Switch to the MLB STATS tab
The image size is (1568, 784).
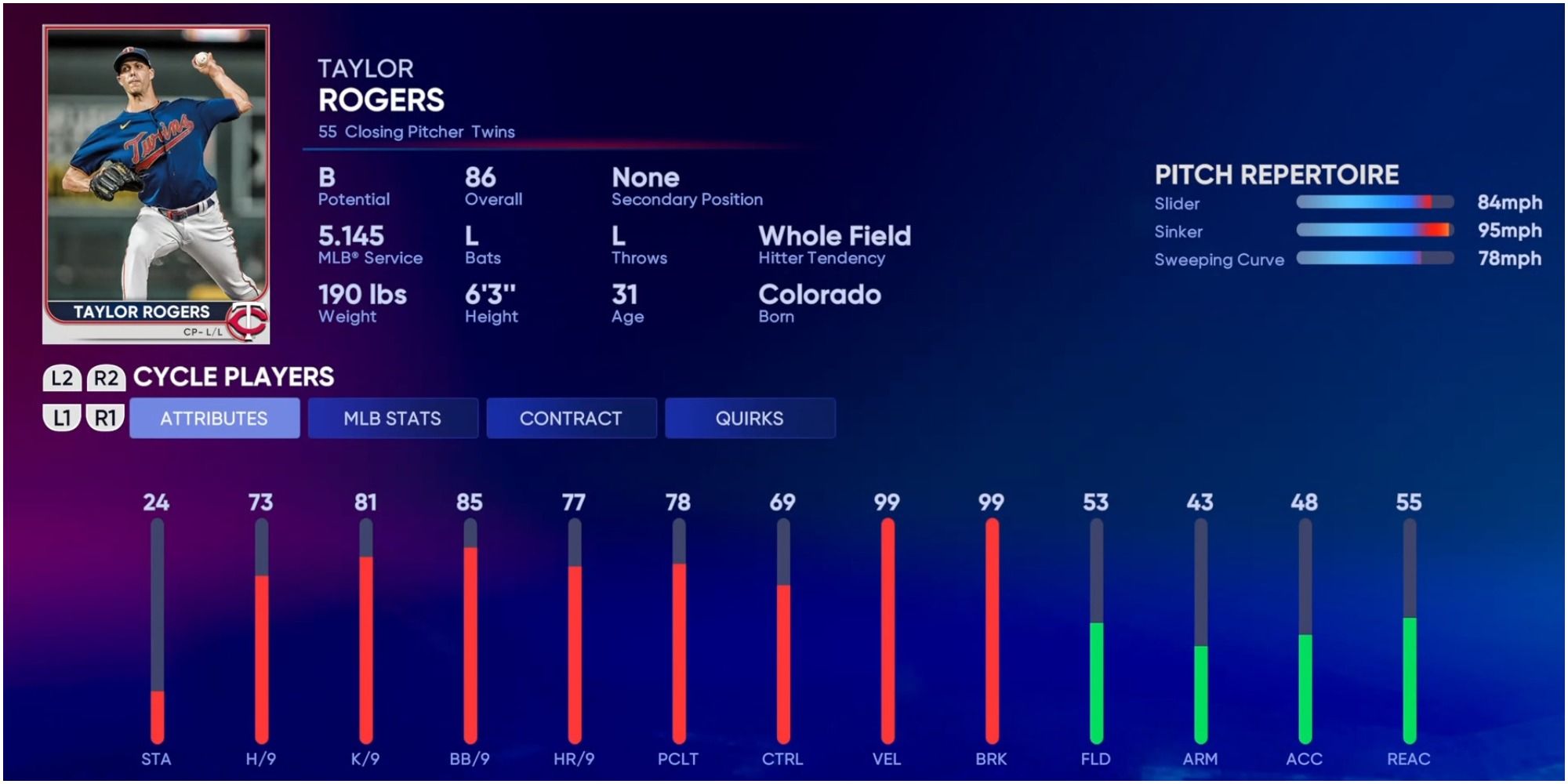pyautogui.click(x=393, y=418)
